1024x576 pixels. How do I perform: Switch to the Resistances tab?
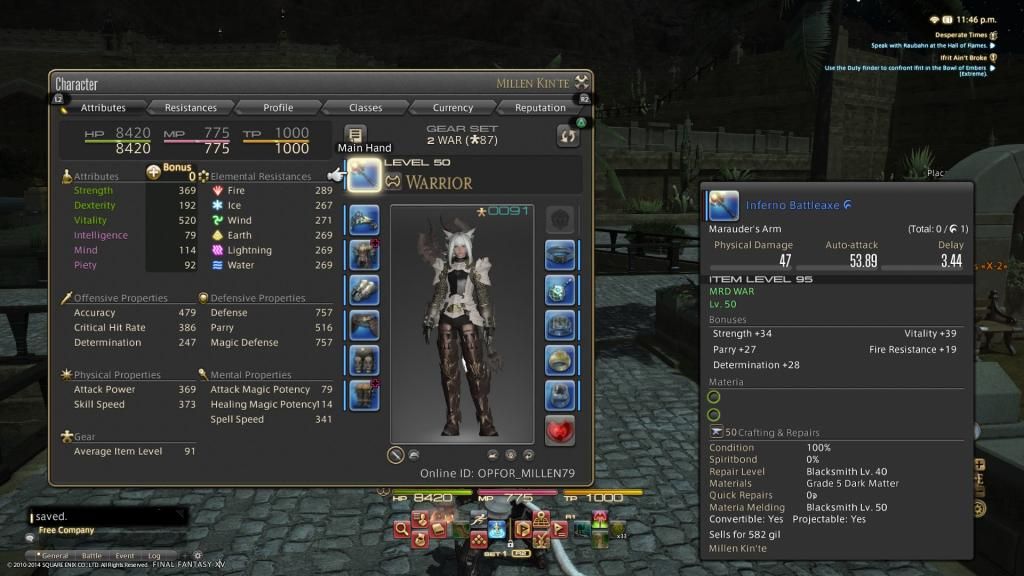tap(190, 108)
